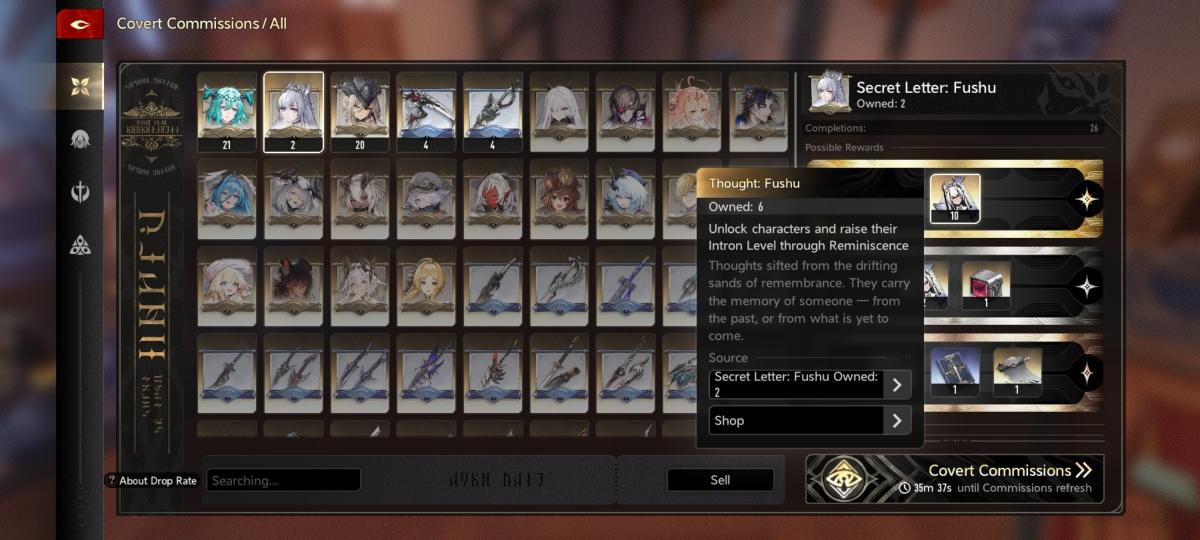Follow the Secret Letter: Fushu source link
1200x540 pixels.
click(x=810, y=385)
